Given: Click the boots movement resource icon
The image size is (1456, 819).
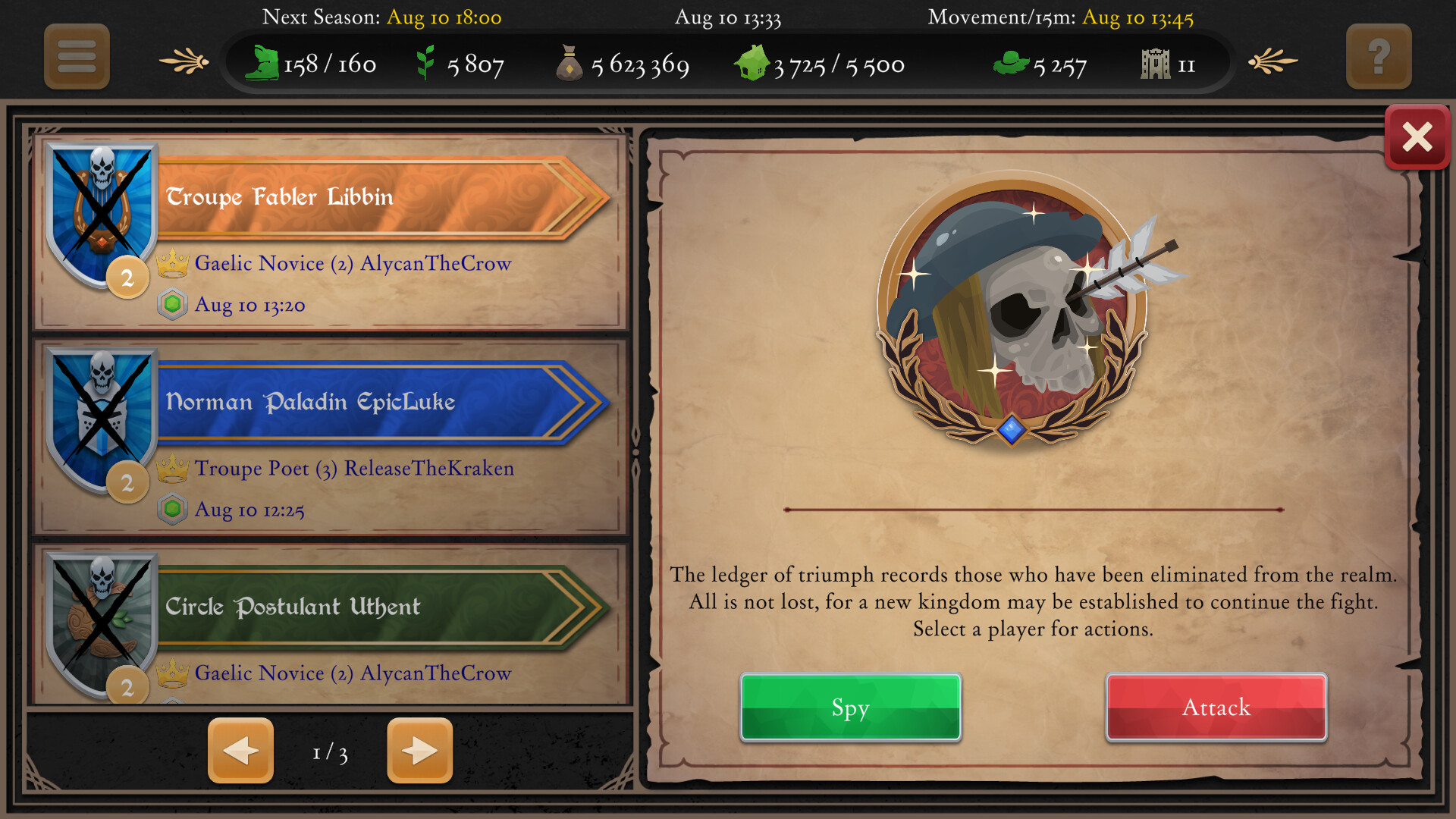Looking at the screenshot, I should point(263,64).
